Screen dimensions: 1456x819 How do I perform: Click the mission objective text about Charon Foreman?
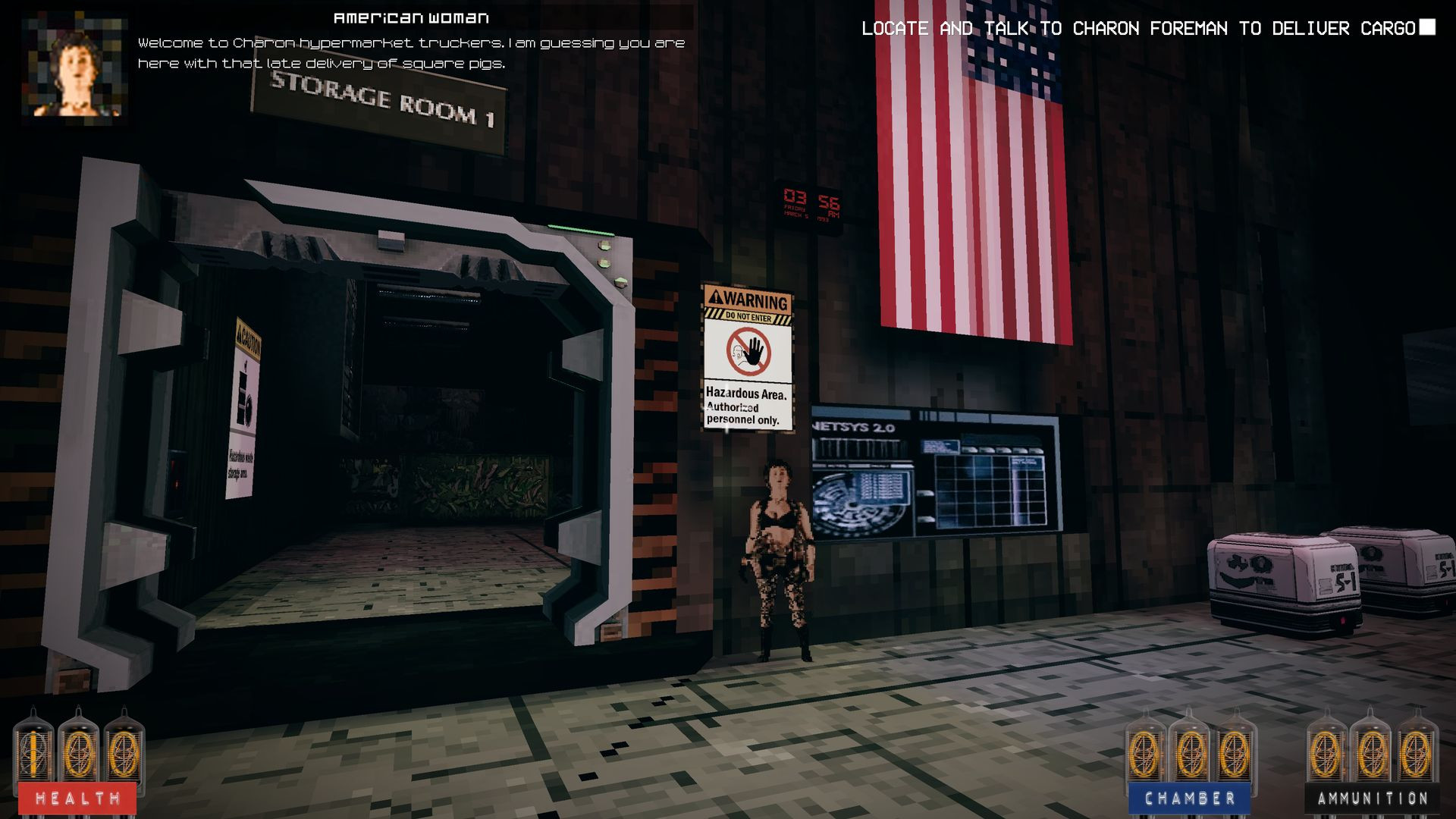tap(1137, 29)
